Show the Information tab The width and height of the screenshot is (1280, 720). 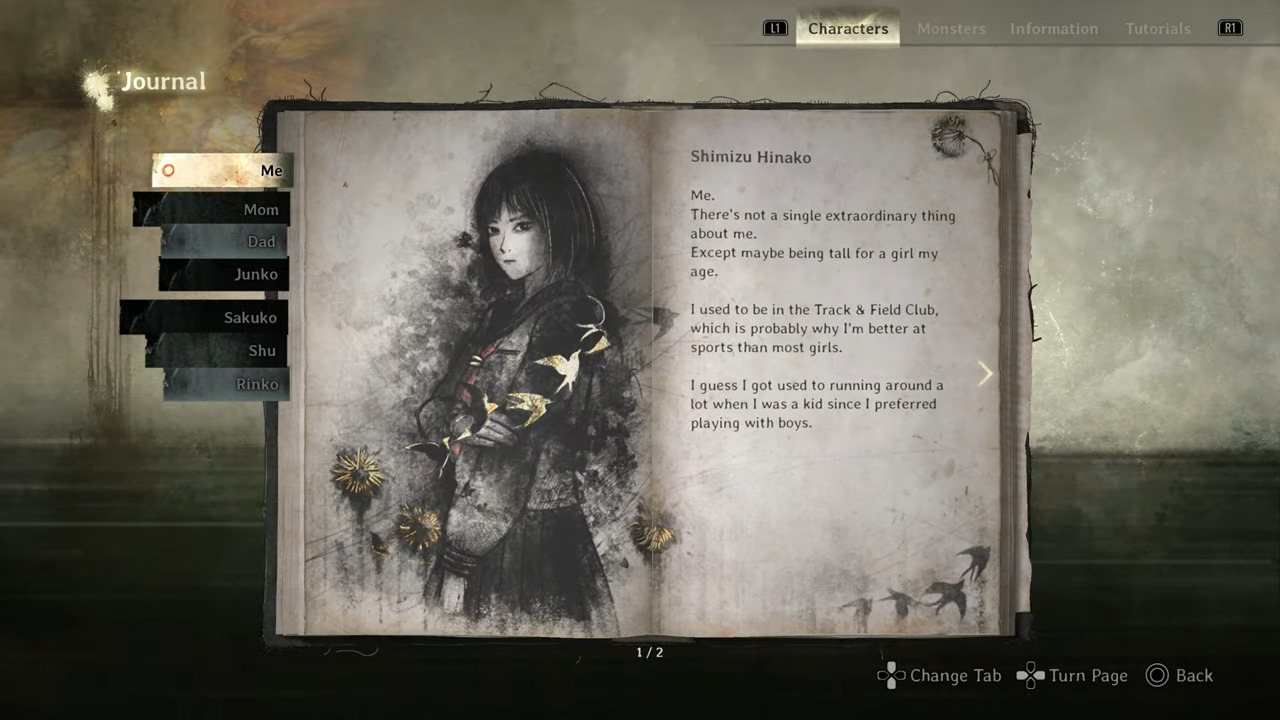pos(1053,28)
